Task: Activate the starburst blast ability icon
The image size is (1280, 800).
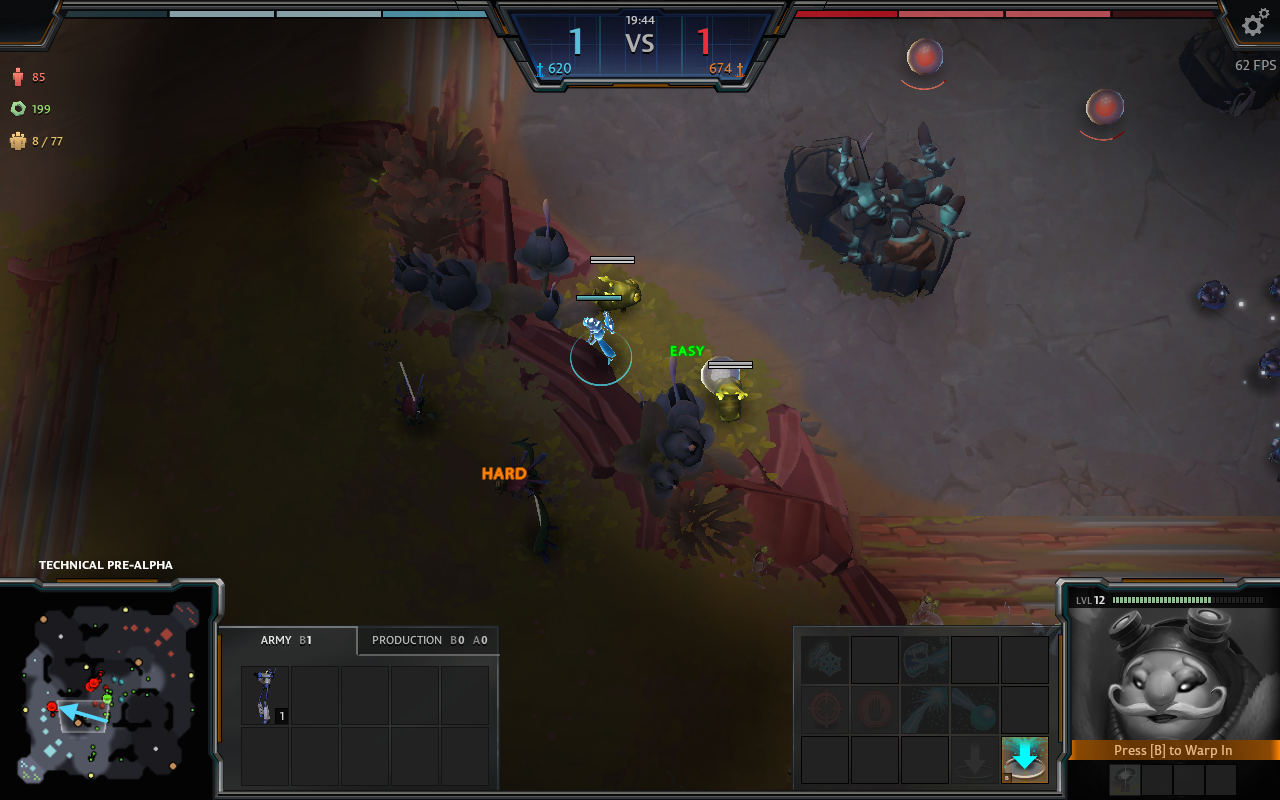Action: click(925, 710)
